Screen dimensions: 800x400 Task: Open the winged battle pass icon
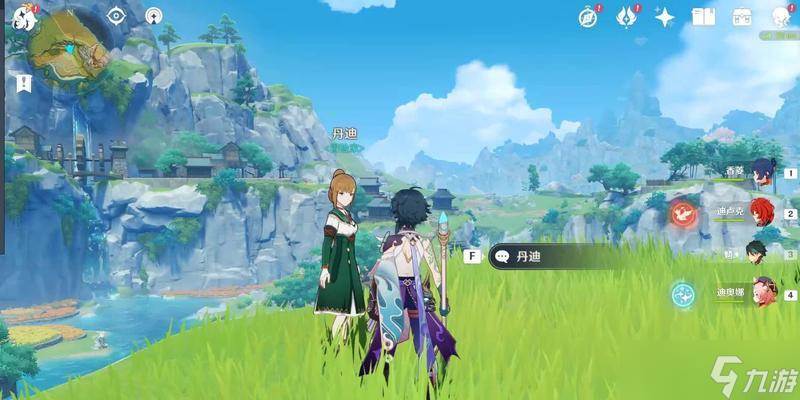point(627,16)
